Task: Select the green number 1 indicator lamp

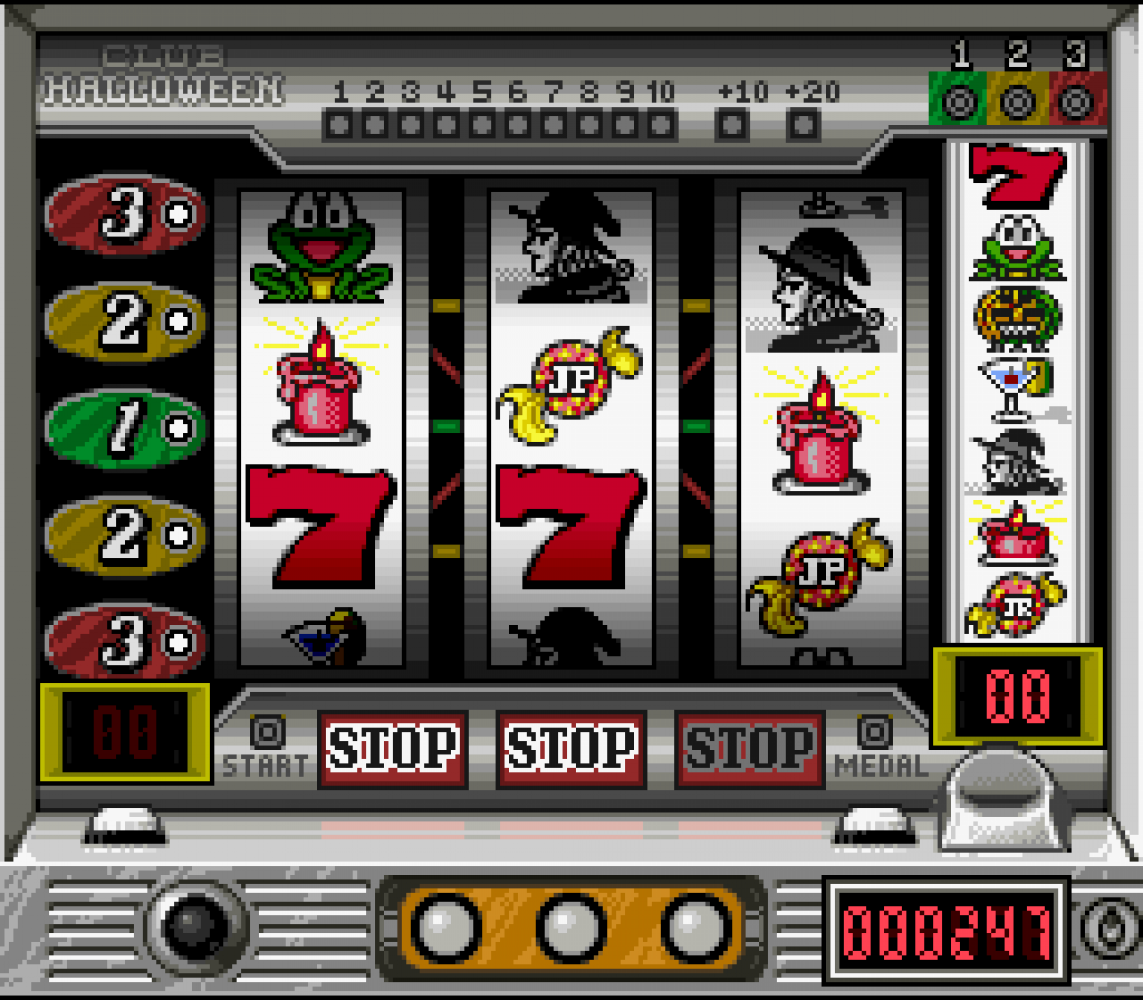Action: [x=960, y=101]
